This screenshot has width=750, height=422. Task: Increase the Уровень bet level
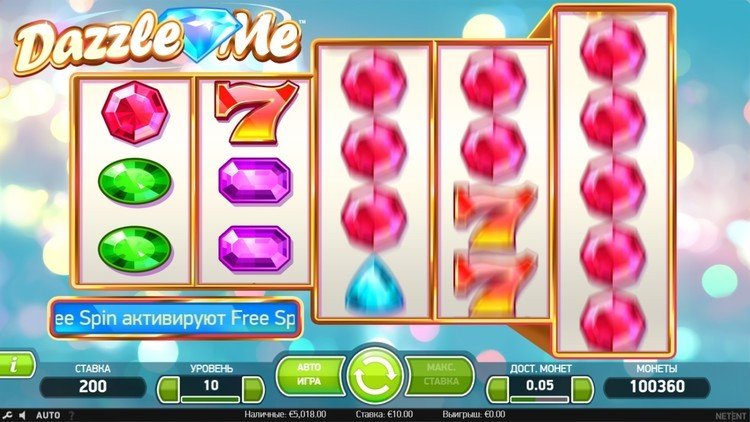pyautogui.click(x=253, y=387)
